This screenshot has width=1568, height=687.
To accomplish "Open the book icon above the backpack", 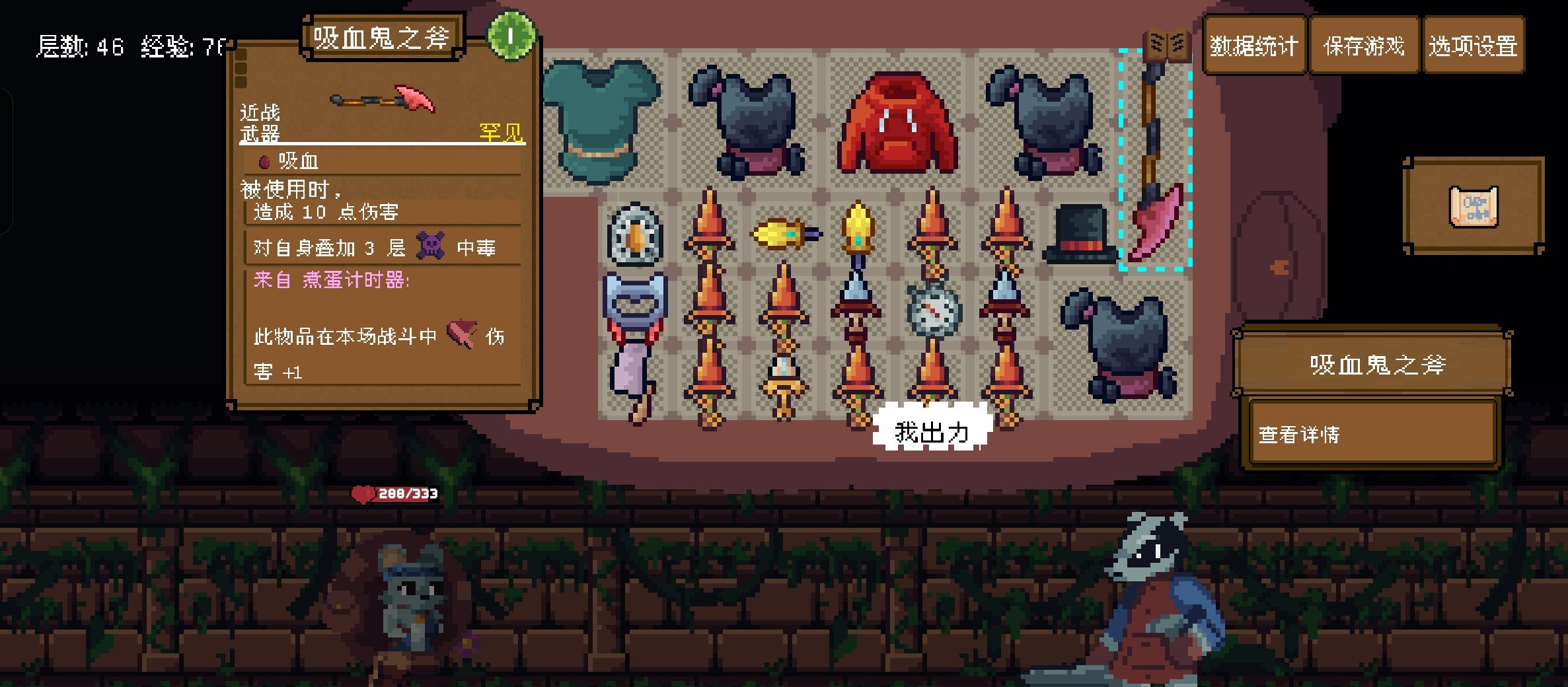I will tap(1167, 45).
